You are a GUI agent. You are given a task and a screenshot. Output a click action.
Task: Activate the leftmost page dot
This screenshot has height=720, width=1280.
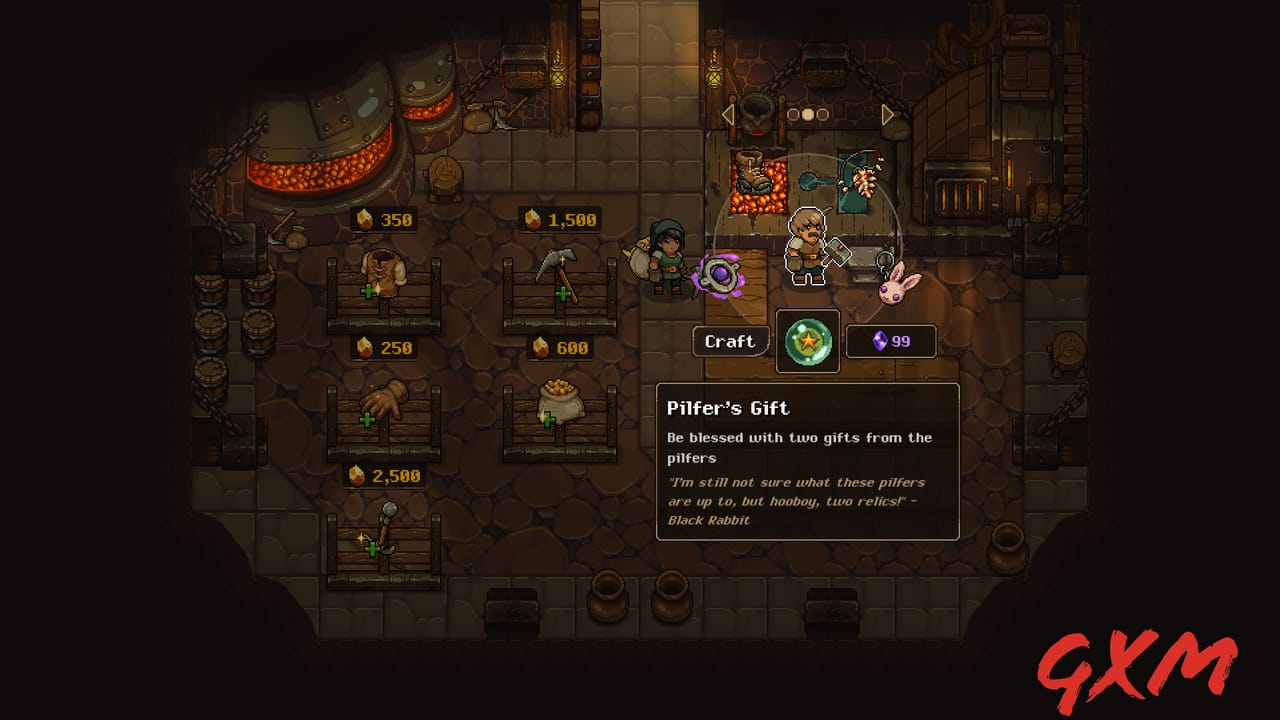click(x=791, y=113)
